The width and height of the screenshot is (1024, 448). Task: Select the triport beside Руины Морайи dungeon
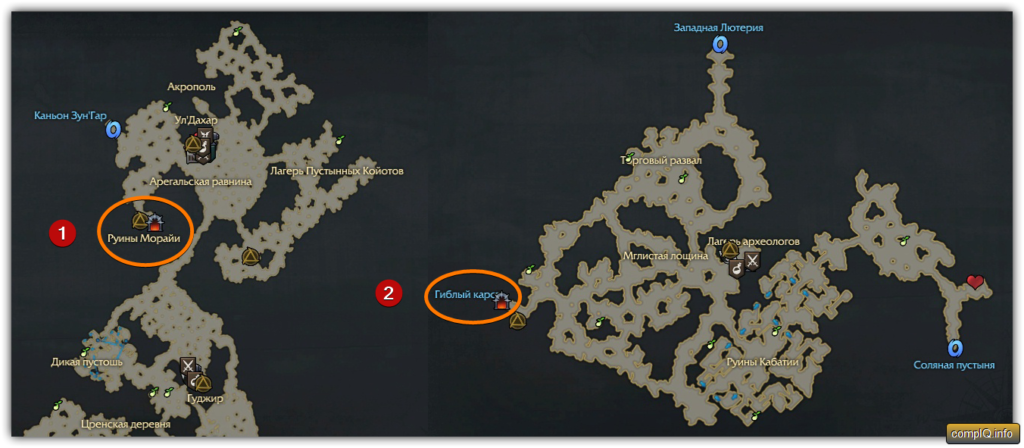140,219
